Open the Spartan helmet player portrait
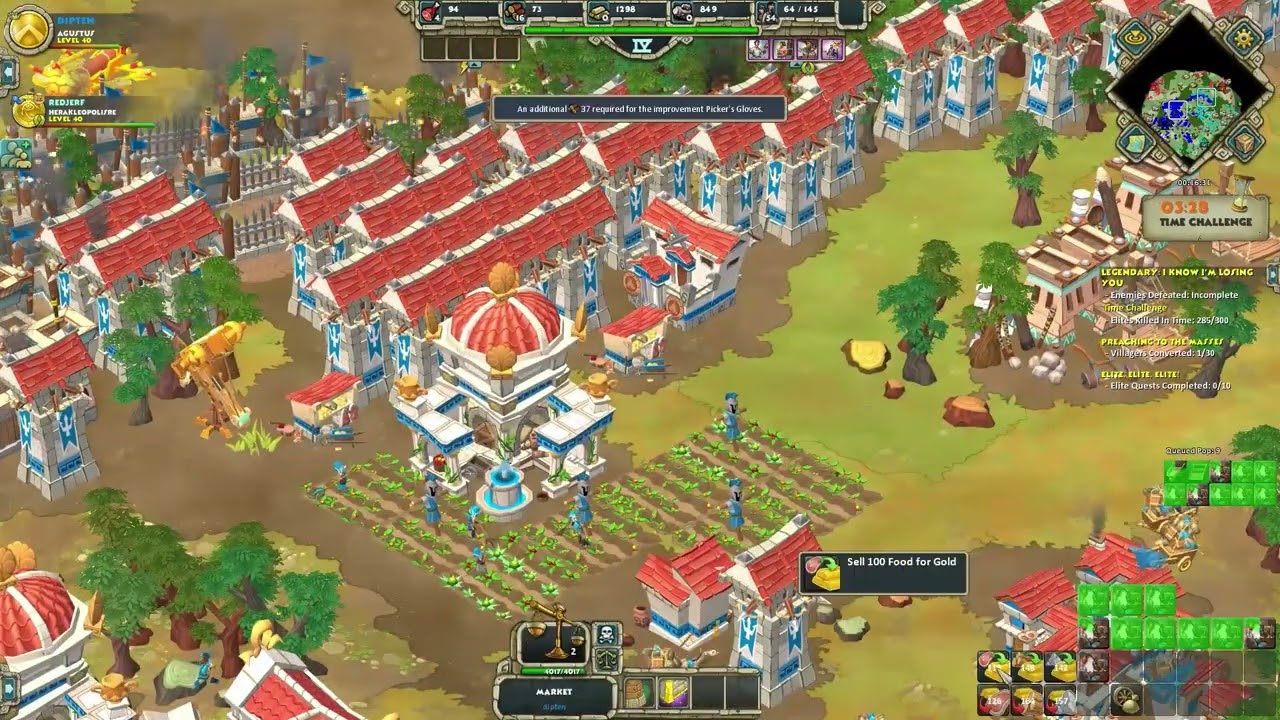Viewport: 1280px width, 720px height. 29,29
